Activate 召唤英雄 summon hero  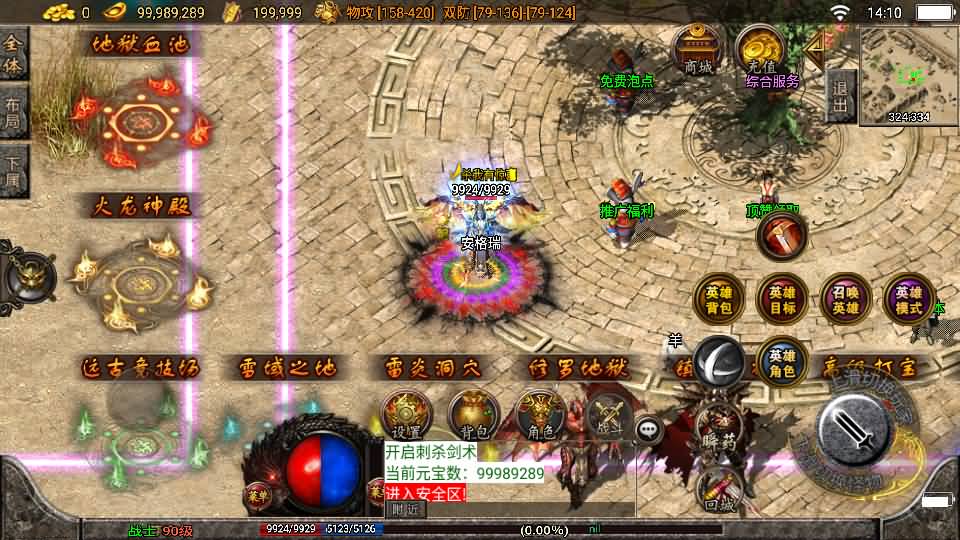click(846, 300)
